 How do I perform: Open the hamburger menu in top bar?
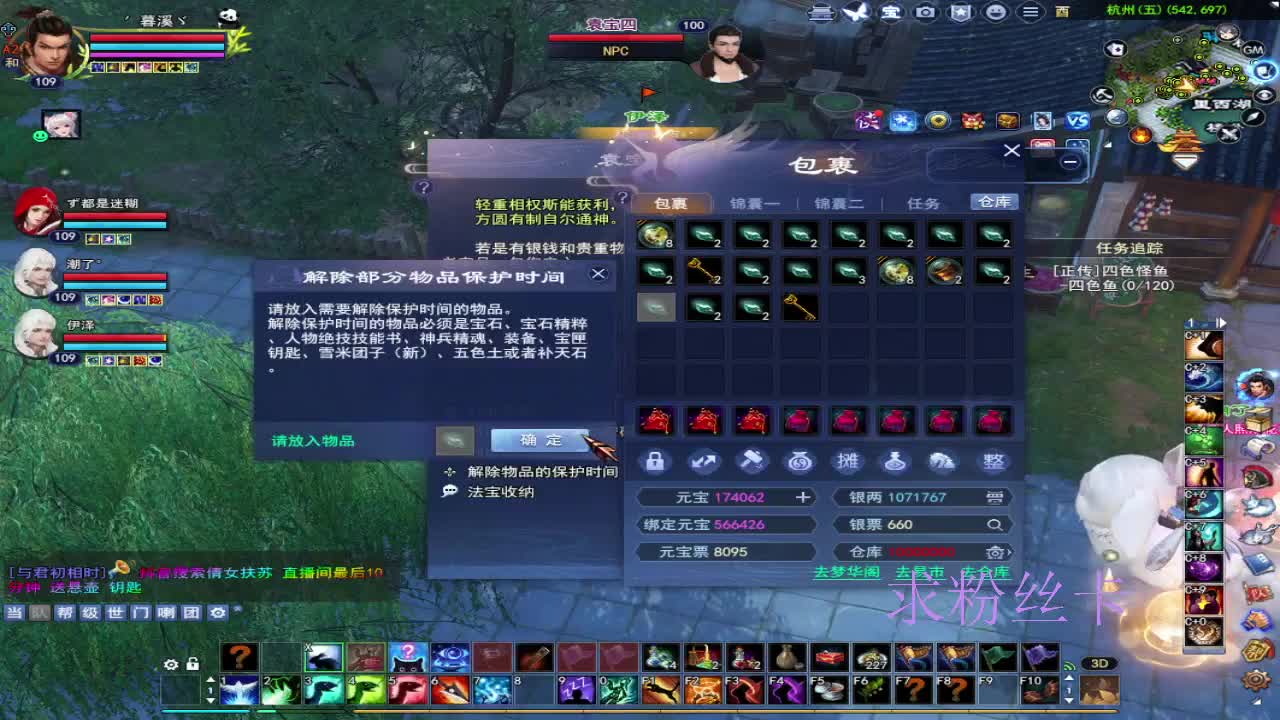coord(1030,12)
